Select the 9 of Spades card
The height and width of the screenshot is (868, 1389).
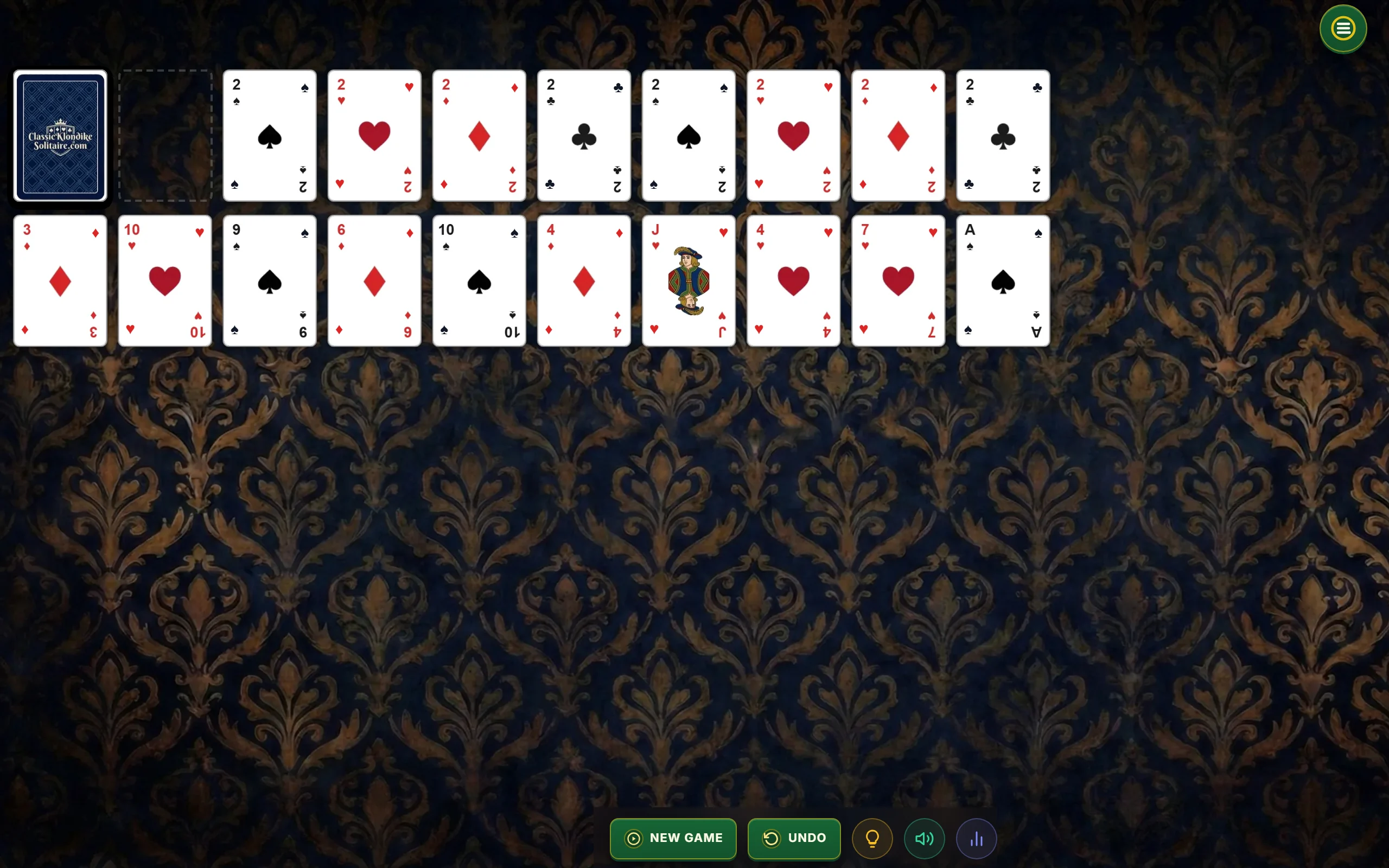point(269,280)
